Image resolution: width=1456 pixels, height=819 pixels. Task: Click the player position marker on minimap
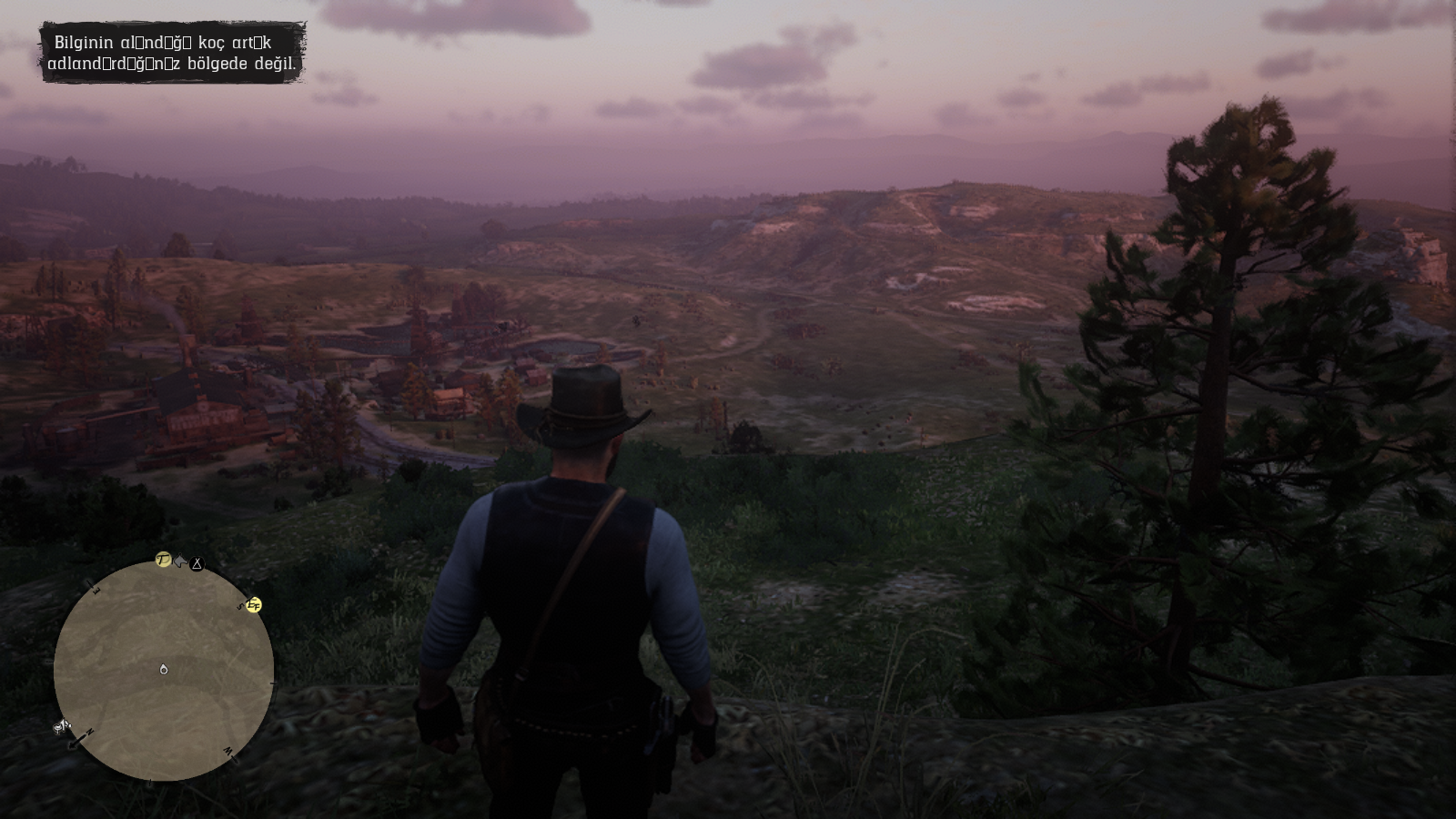pos(164,670)
